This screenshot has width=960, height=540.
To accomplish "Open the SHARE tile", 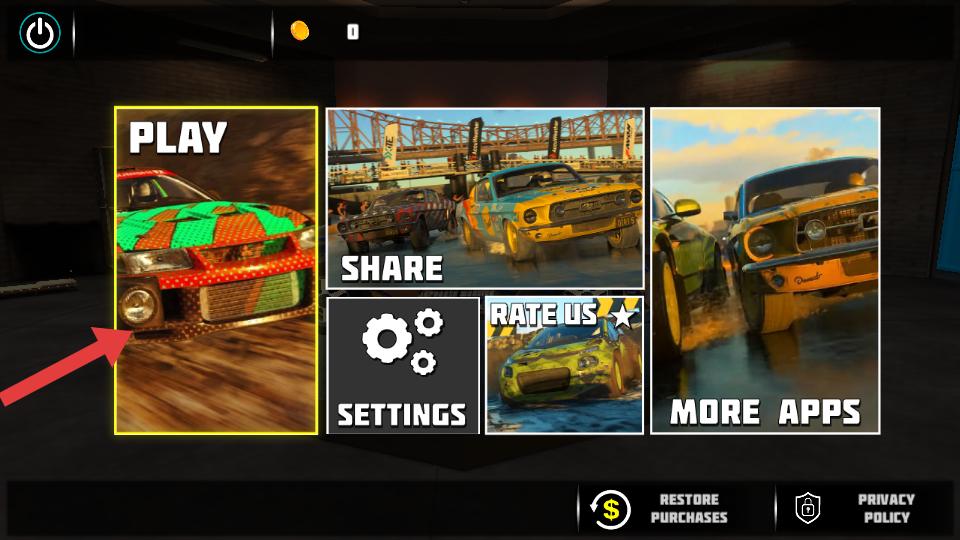I will pos(485,198).
